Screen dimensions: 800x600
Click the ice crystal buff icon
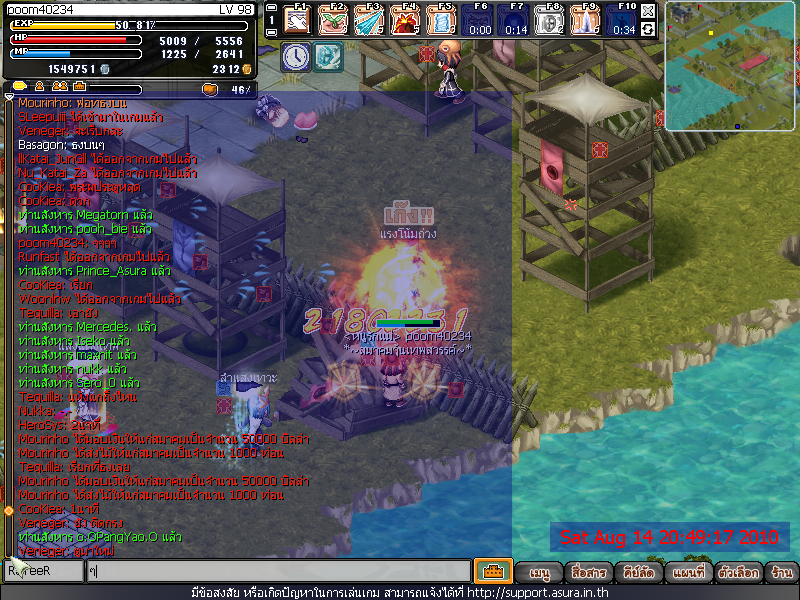(328, 56)
